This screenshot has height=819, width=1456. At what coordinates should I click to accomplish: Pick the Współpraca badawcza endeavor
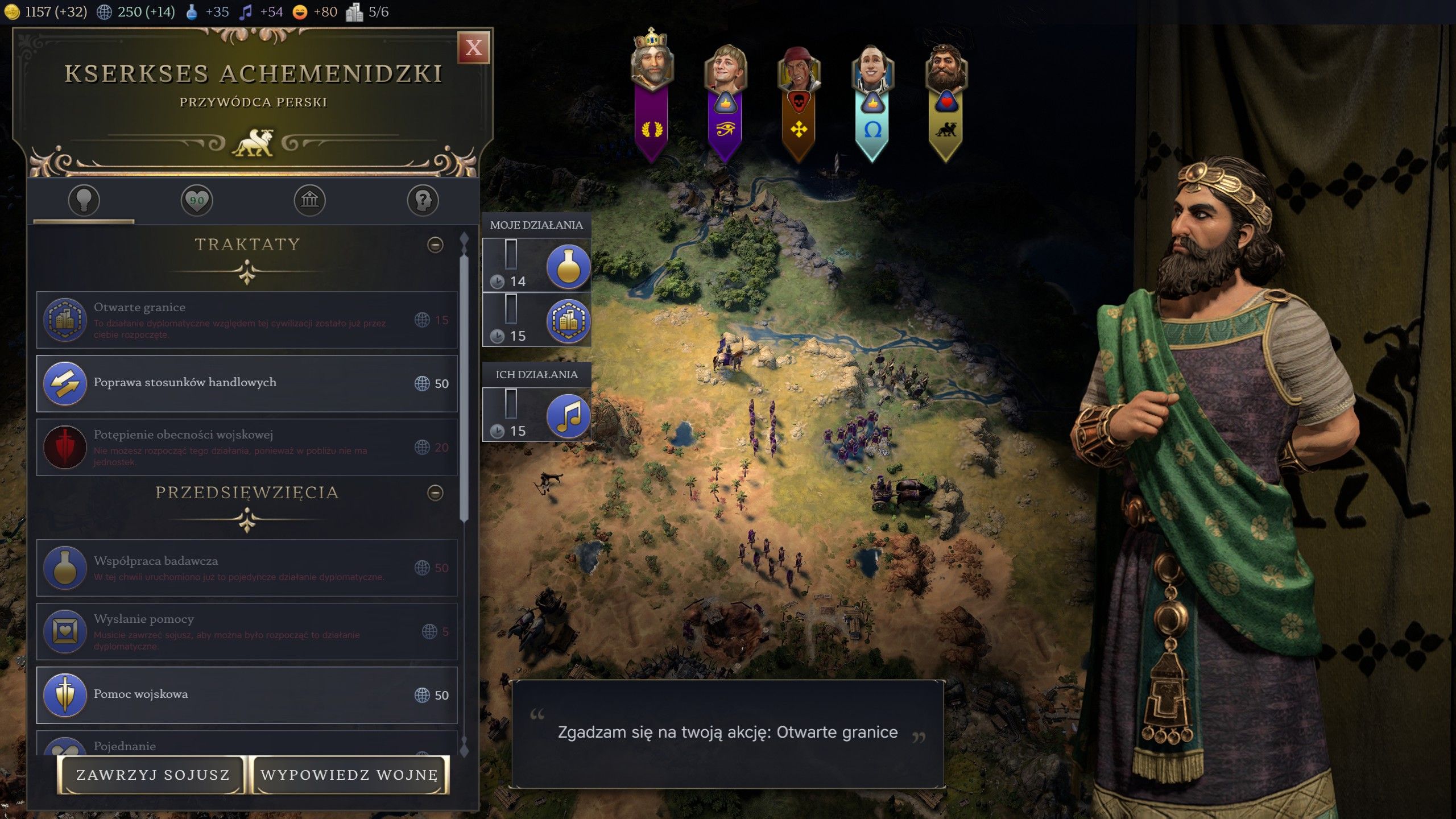(x=247, y=568)
